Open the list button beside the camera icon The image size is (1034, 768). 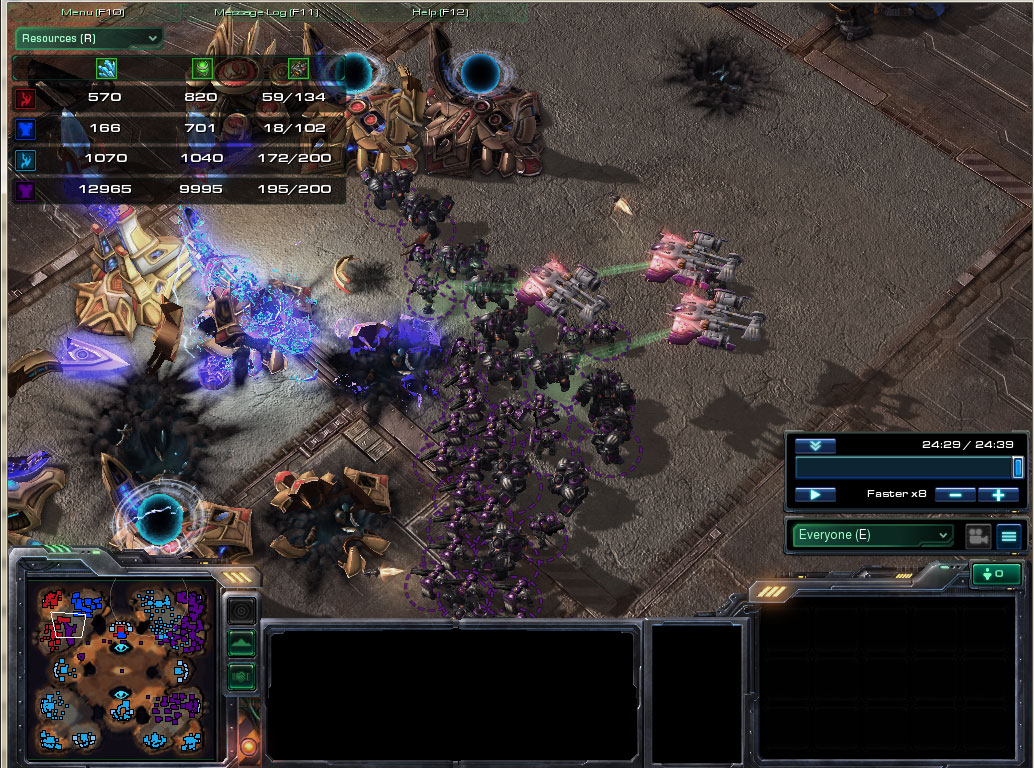(x=1008, y=536)
